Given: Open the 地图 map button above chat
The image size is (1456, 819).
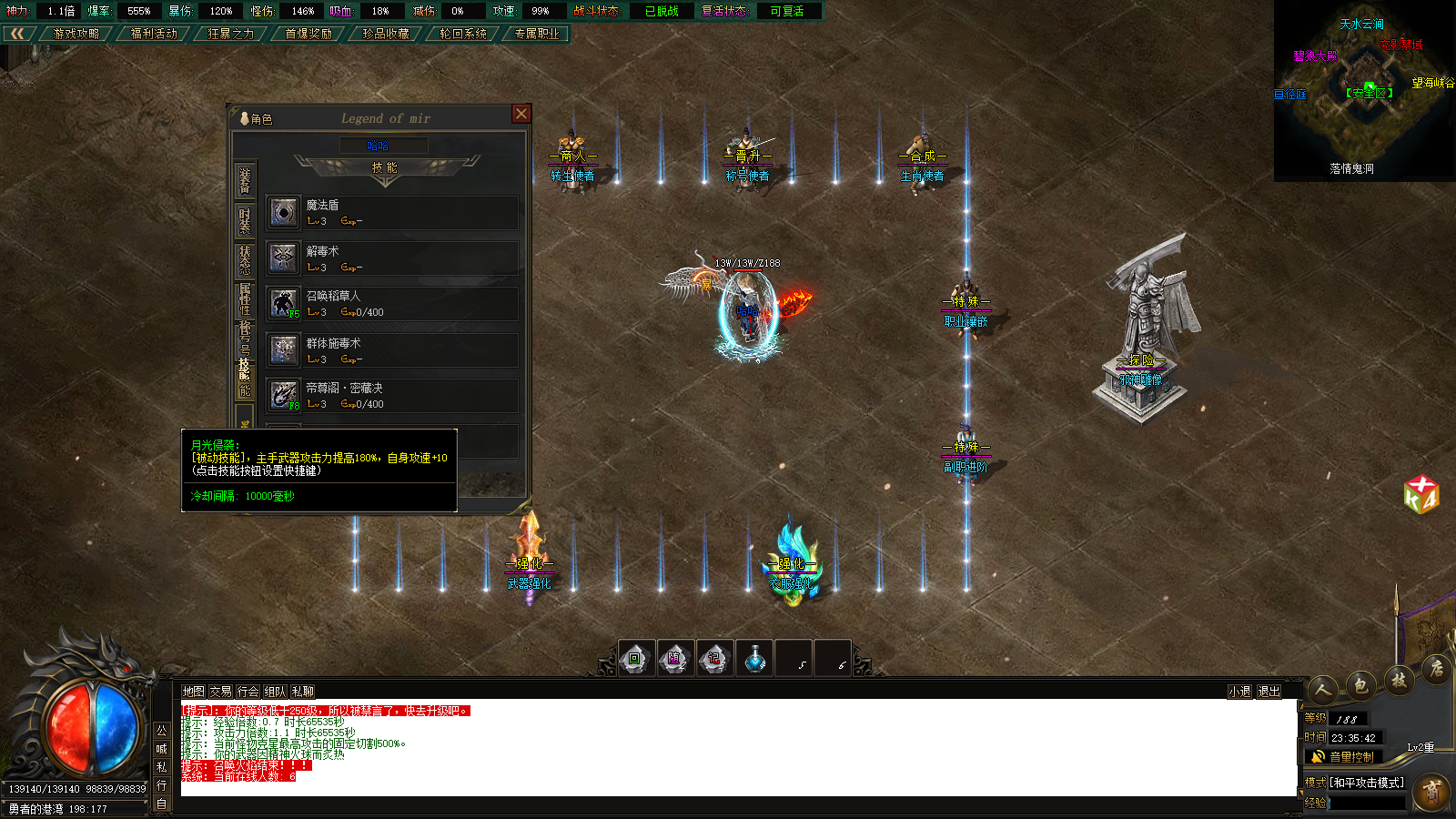Looking at the screenshot, I should [193, 692].
